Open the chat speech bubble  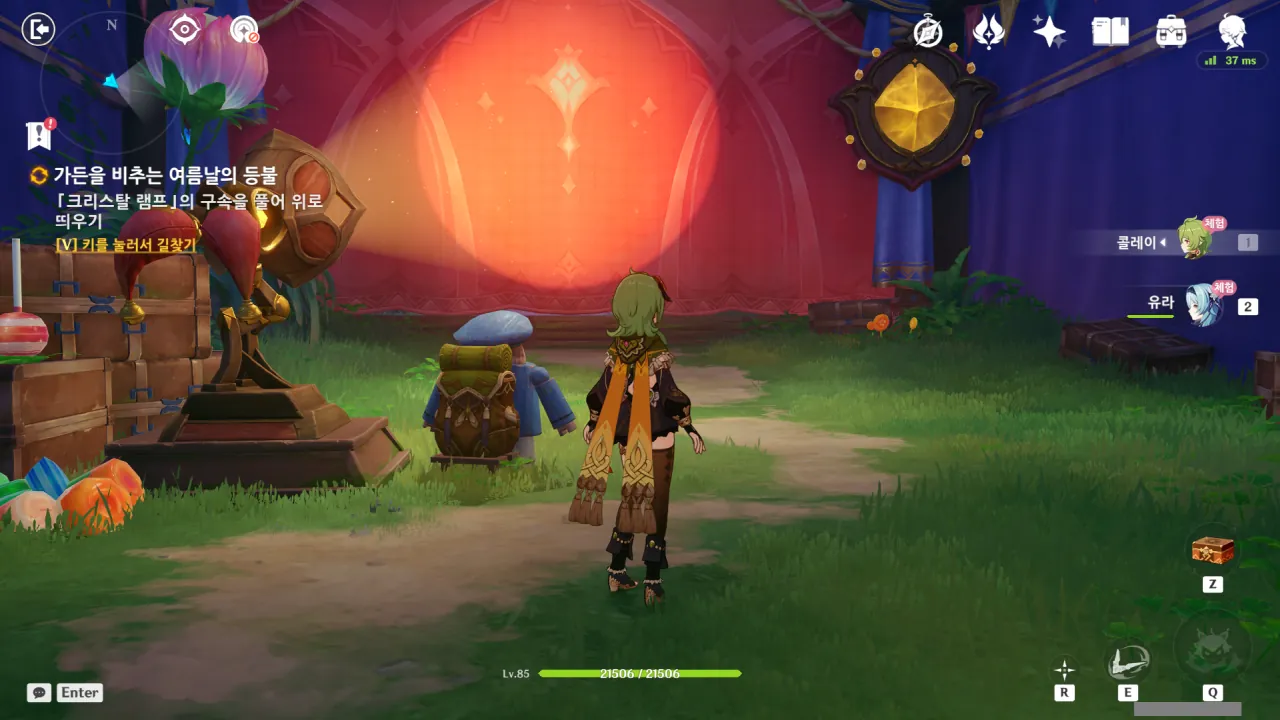point(39,692)
